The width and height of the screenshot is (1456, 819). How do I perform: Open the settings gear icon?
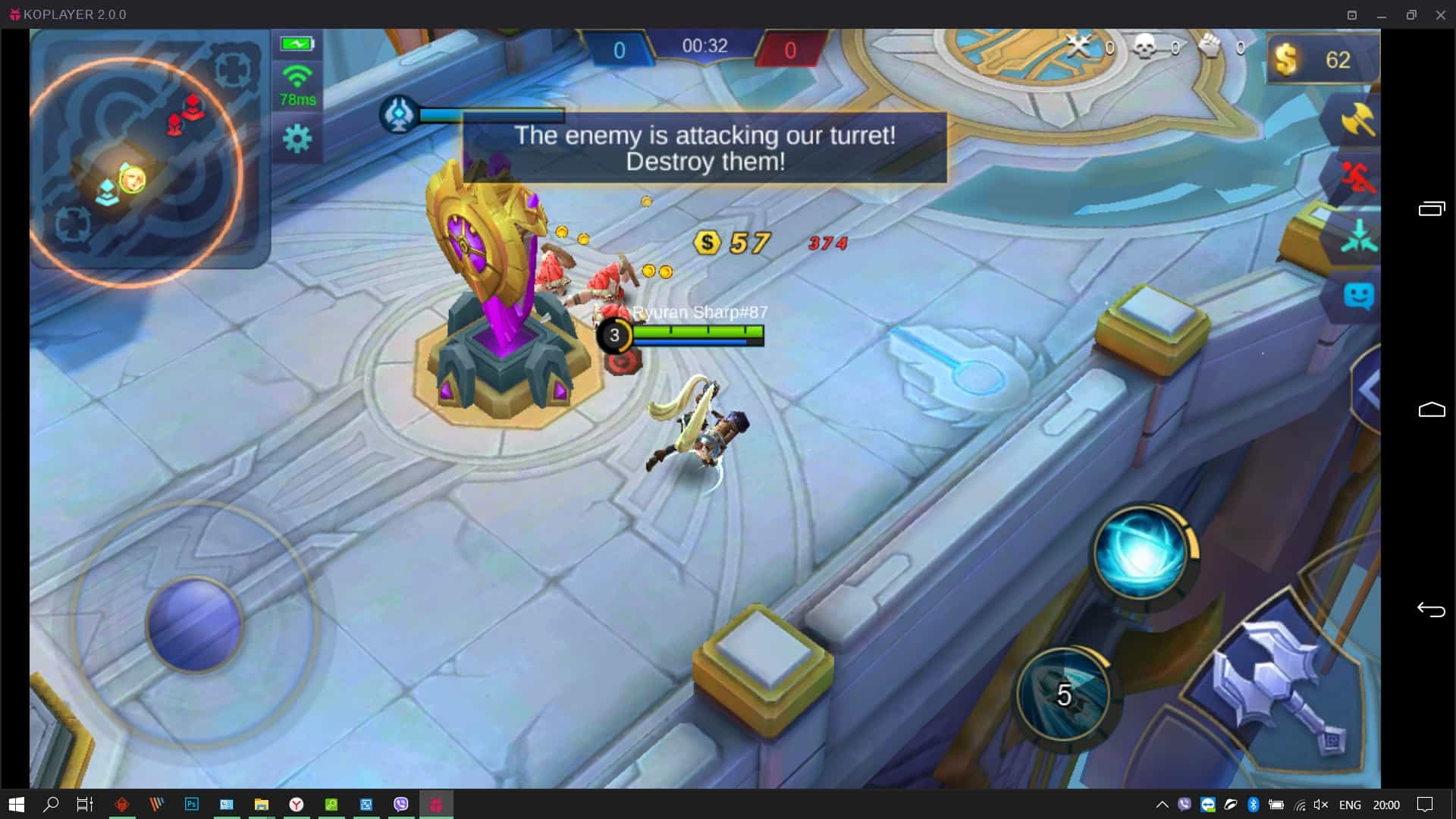pos(297,139)
